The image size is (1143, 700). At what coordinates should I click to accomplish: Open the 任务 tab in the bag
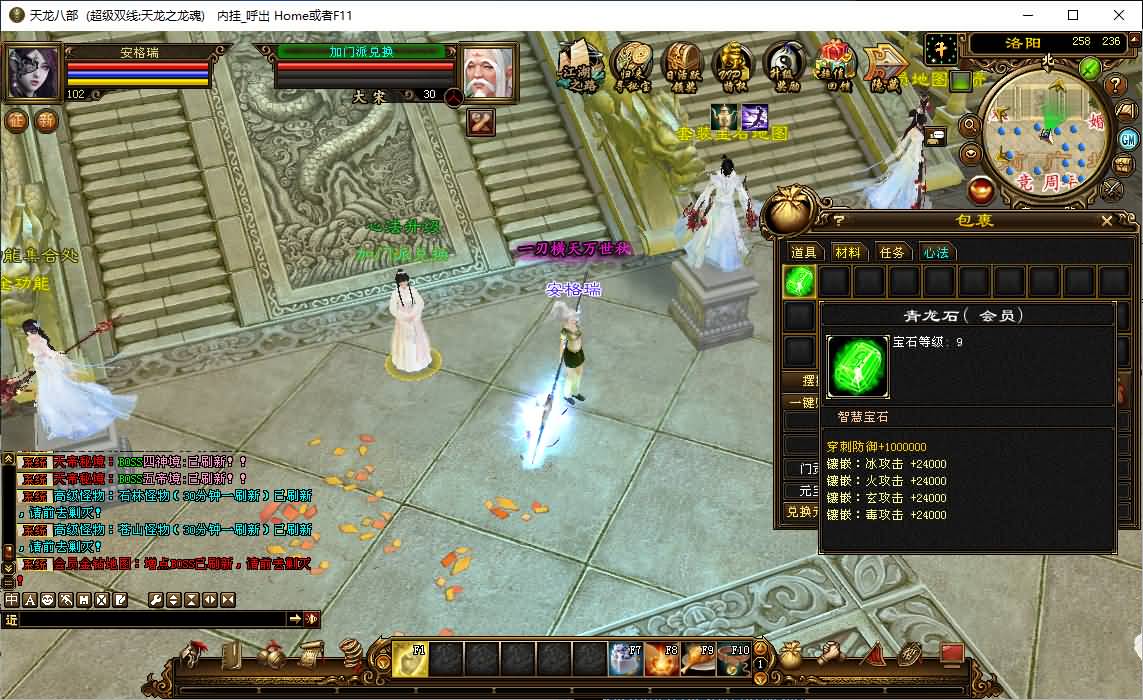892,252
